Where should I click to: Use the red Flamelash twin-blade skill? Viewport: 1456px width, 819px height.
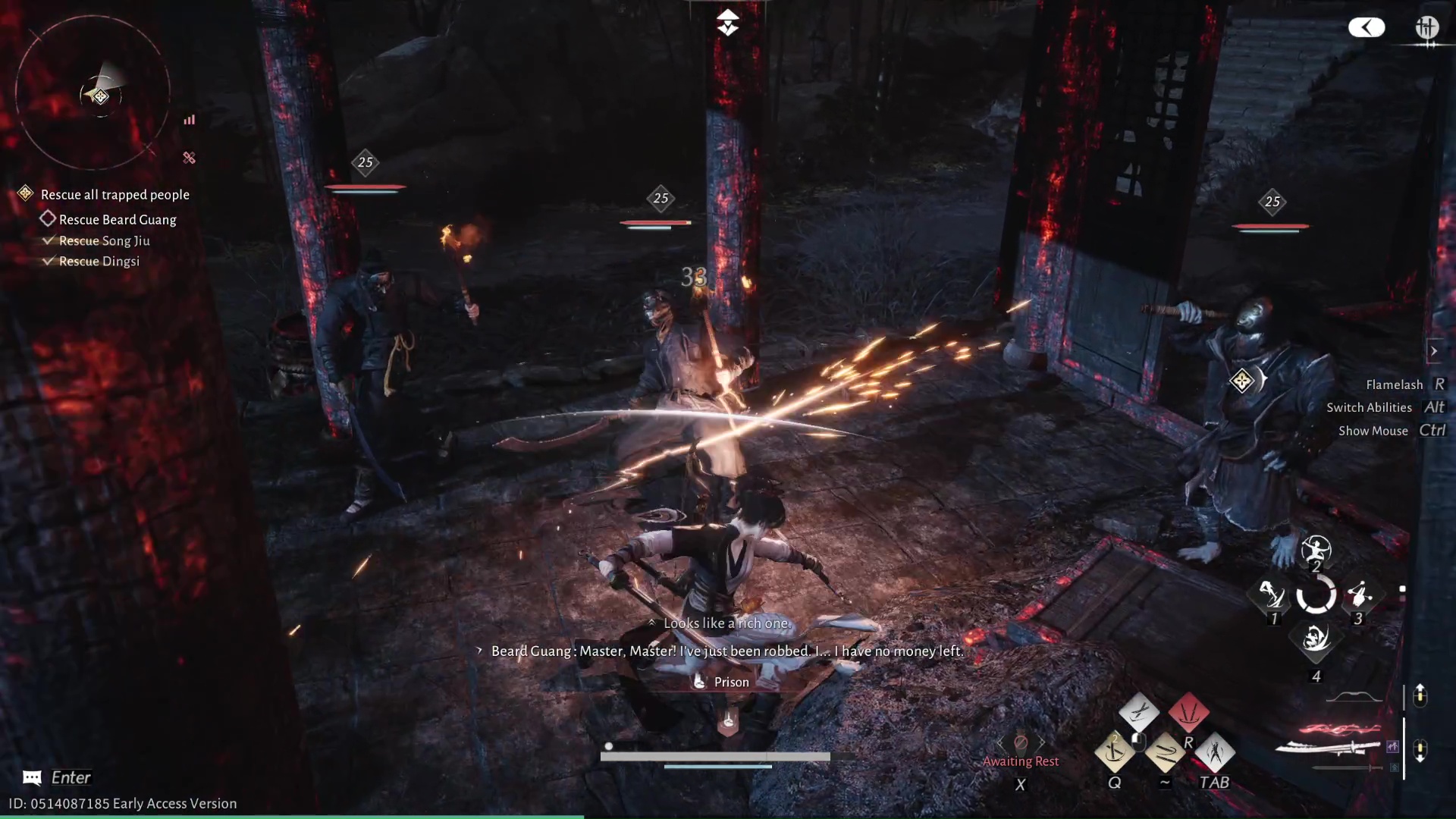pos(1188,712)
